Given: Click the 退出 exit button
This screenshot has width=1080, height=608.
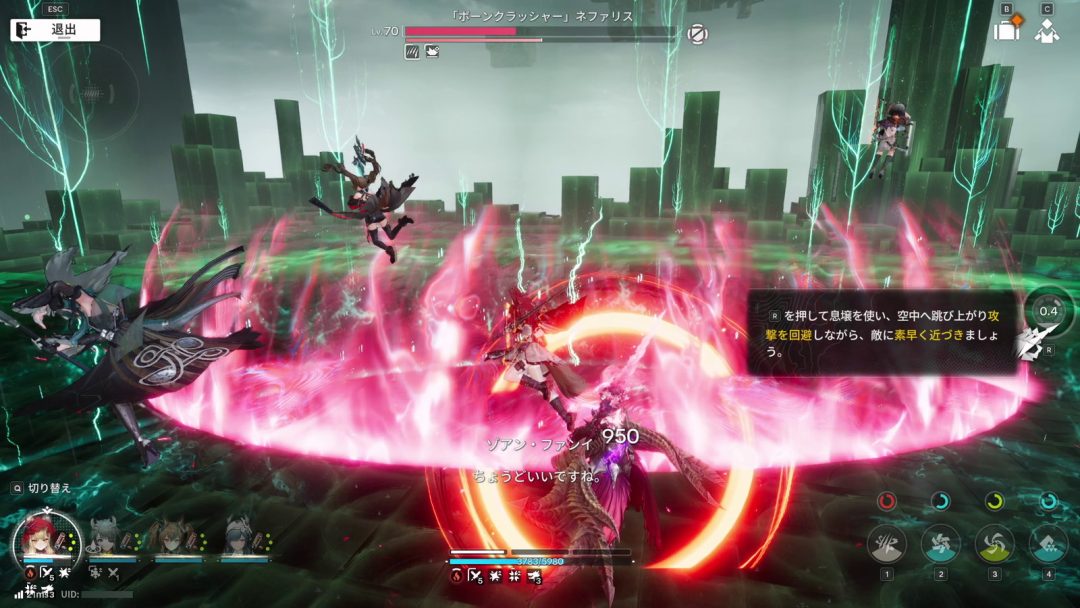Looking at the screenshot, I should [55, 30].
